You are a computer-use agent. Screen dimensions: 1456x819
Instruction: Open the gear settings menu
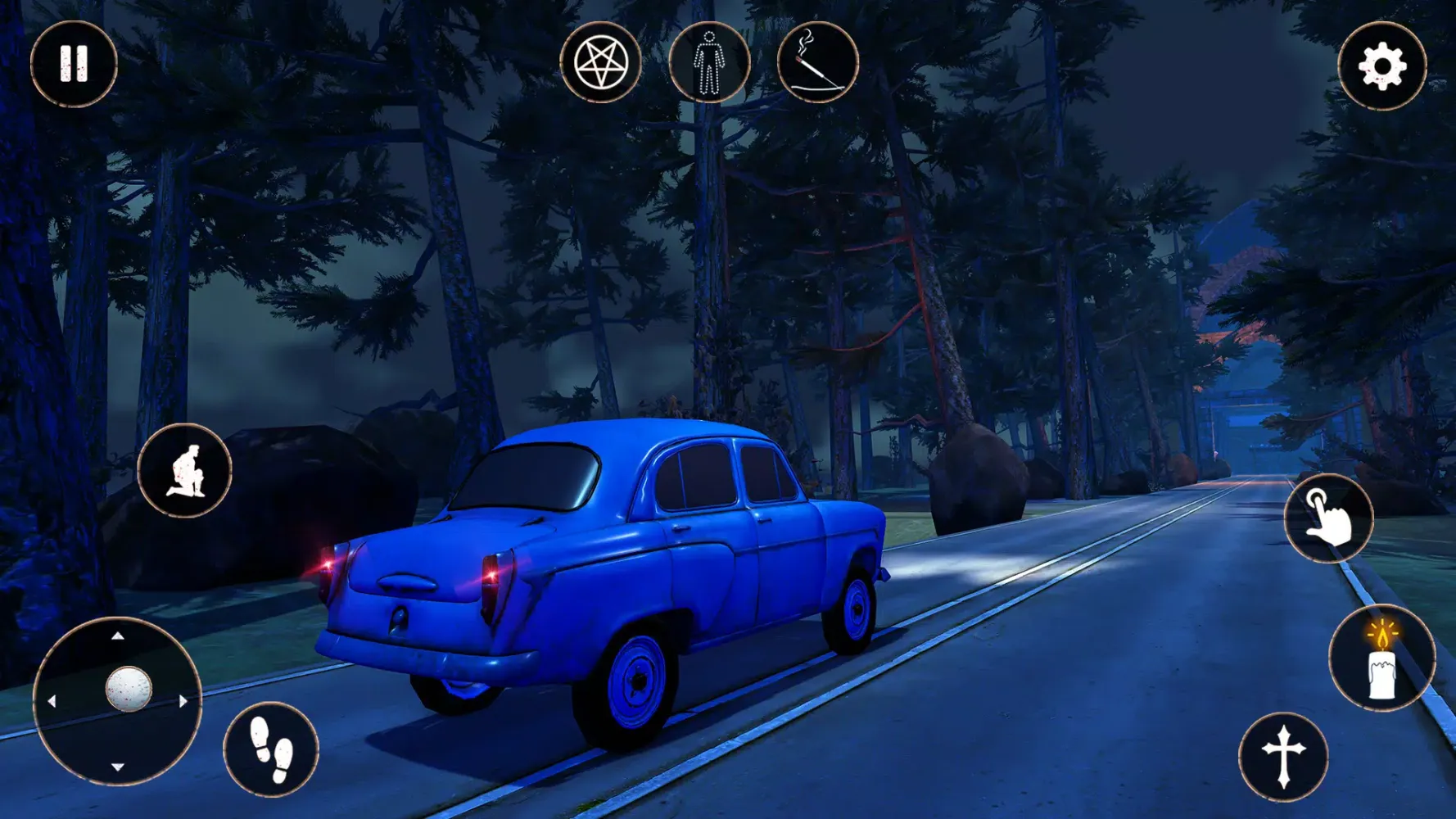point(1382,66)
